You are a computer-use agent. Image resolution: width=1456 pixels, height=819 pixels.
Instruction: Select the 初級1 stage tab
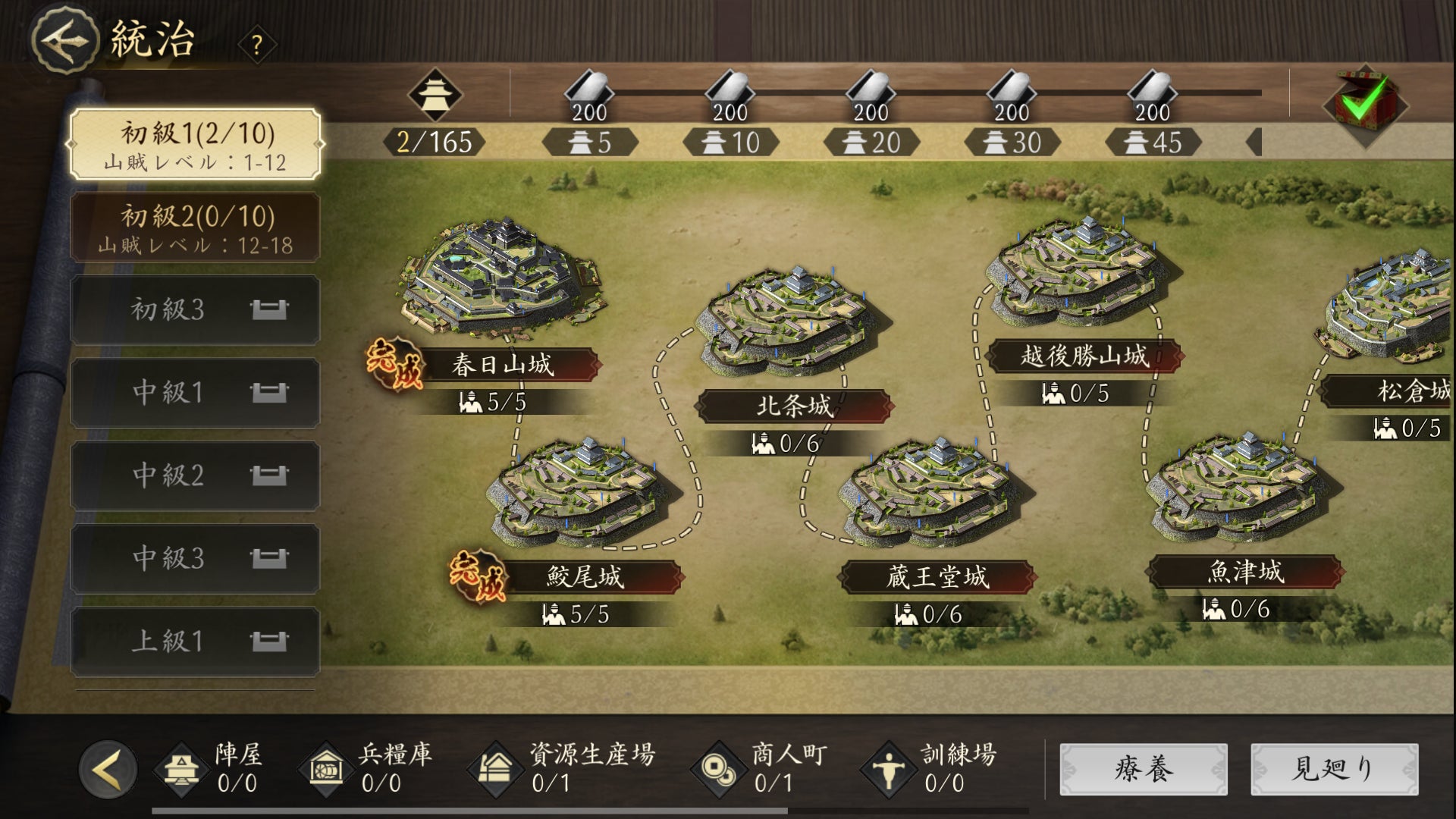(195, 144)
